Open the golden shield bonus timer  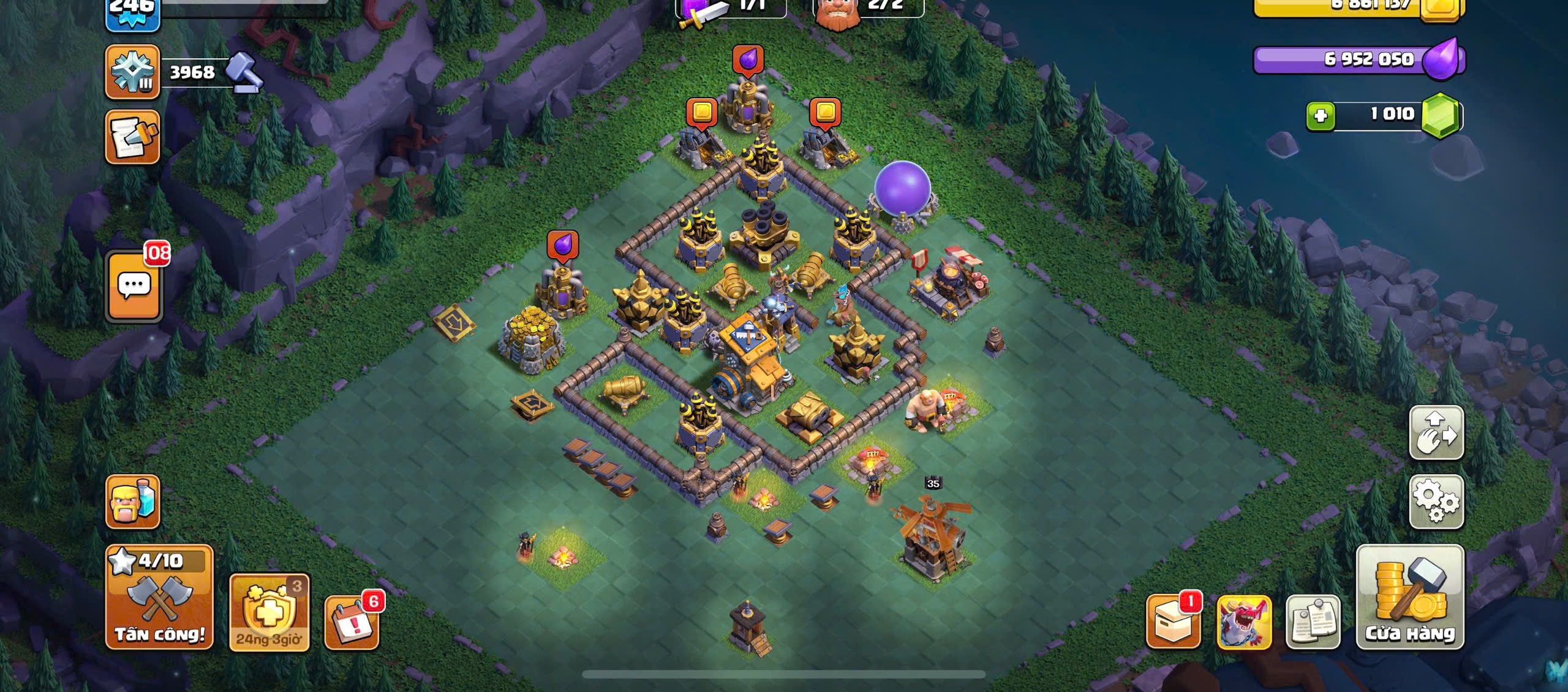[x=269, y=612]
